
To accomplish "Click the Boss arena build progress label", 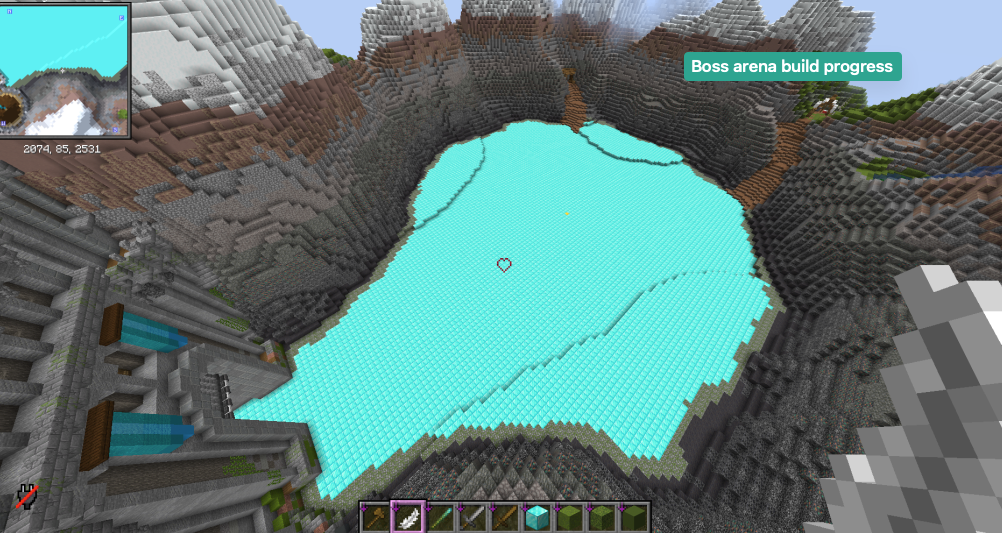I will (x=792, y=67).
